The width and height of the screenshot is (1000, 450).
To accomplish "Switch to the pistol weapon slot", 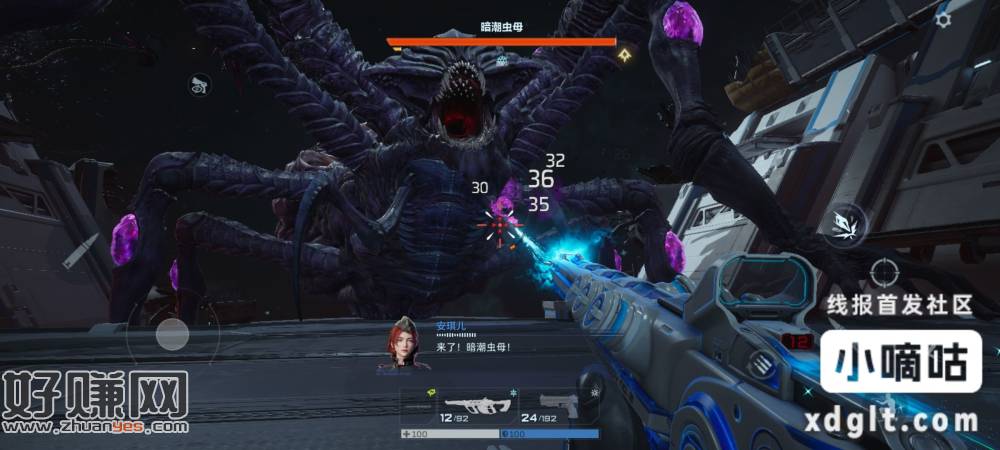I will point(557,408).
